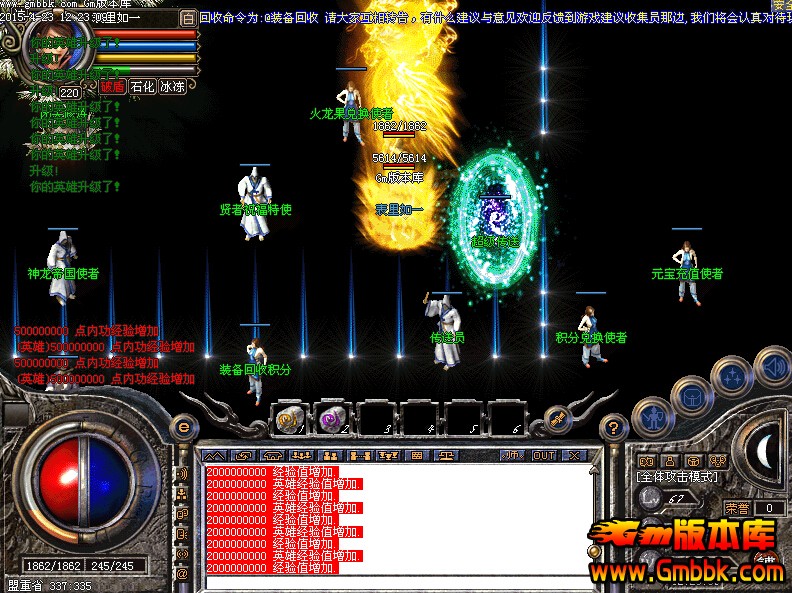Select the 破盾 status button
Screen dimensions: 792x593
112,87
